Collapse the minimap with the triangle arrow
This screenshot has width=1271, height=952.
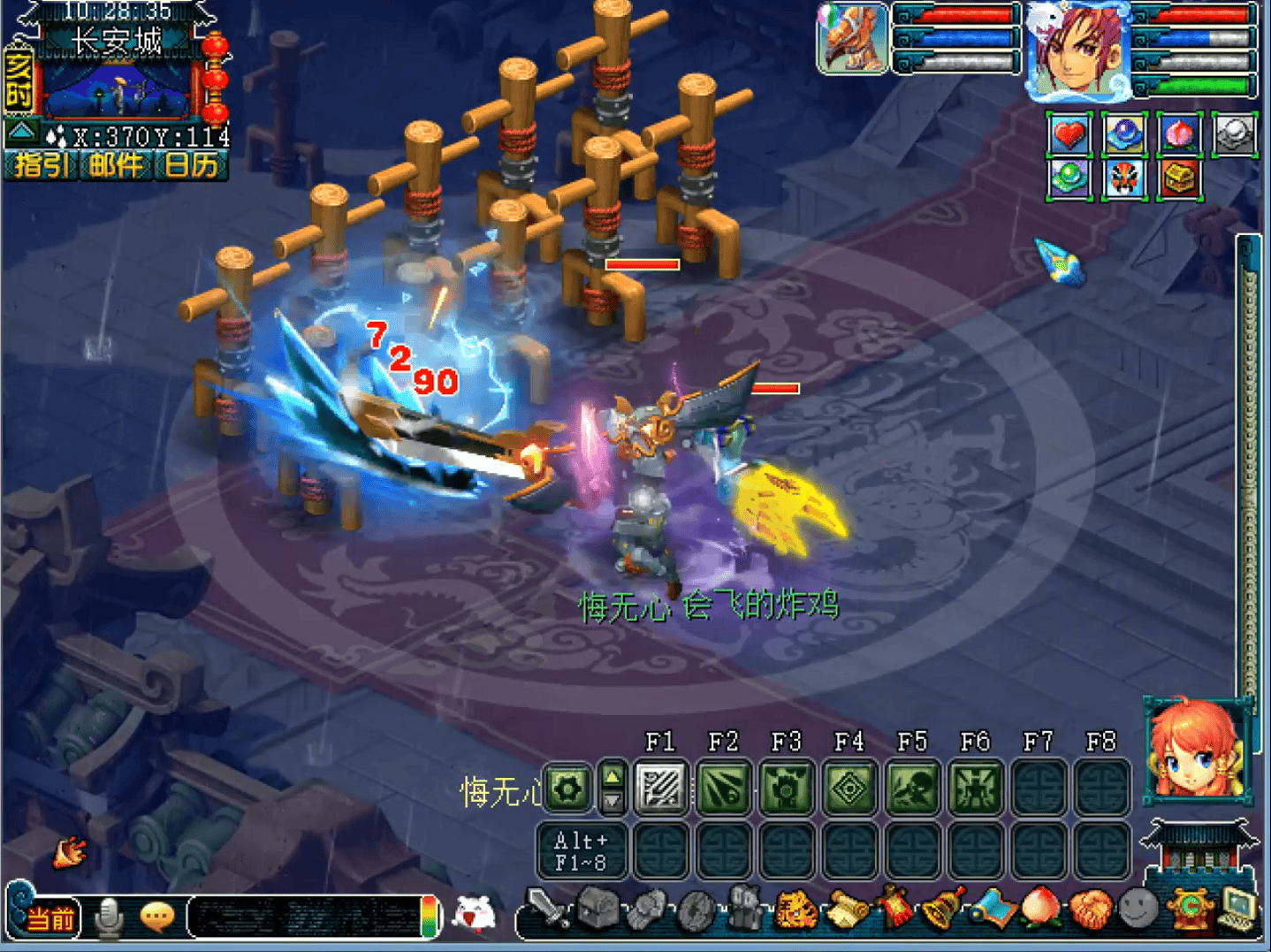[22, 133]
